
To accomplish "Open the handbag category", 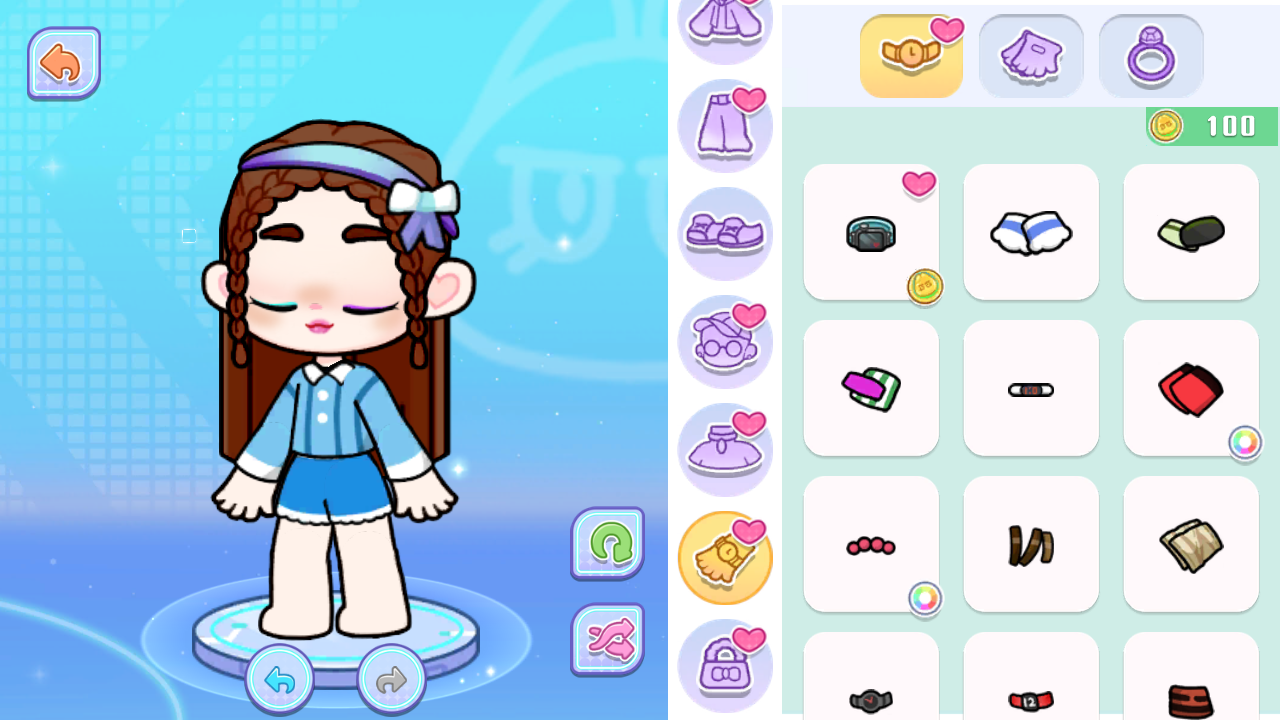I will [x=725, y=665].
